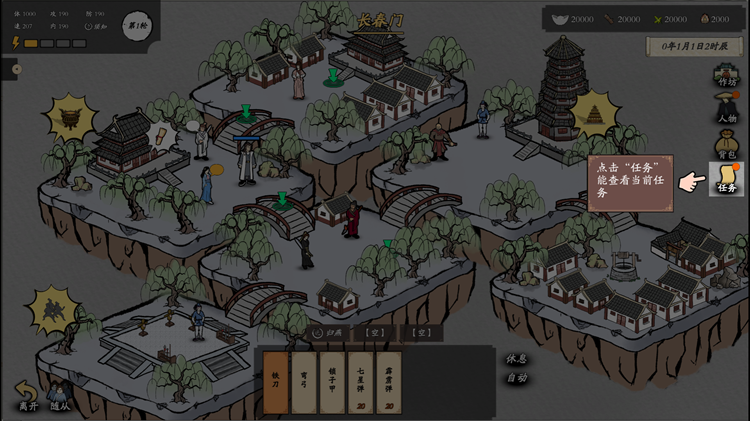Open the 作坊 workshop

[x=726, y=74]
